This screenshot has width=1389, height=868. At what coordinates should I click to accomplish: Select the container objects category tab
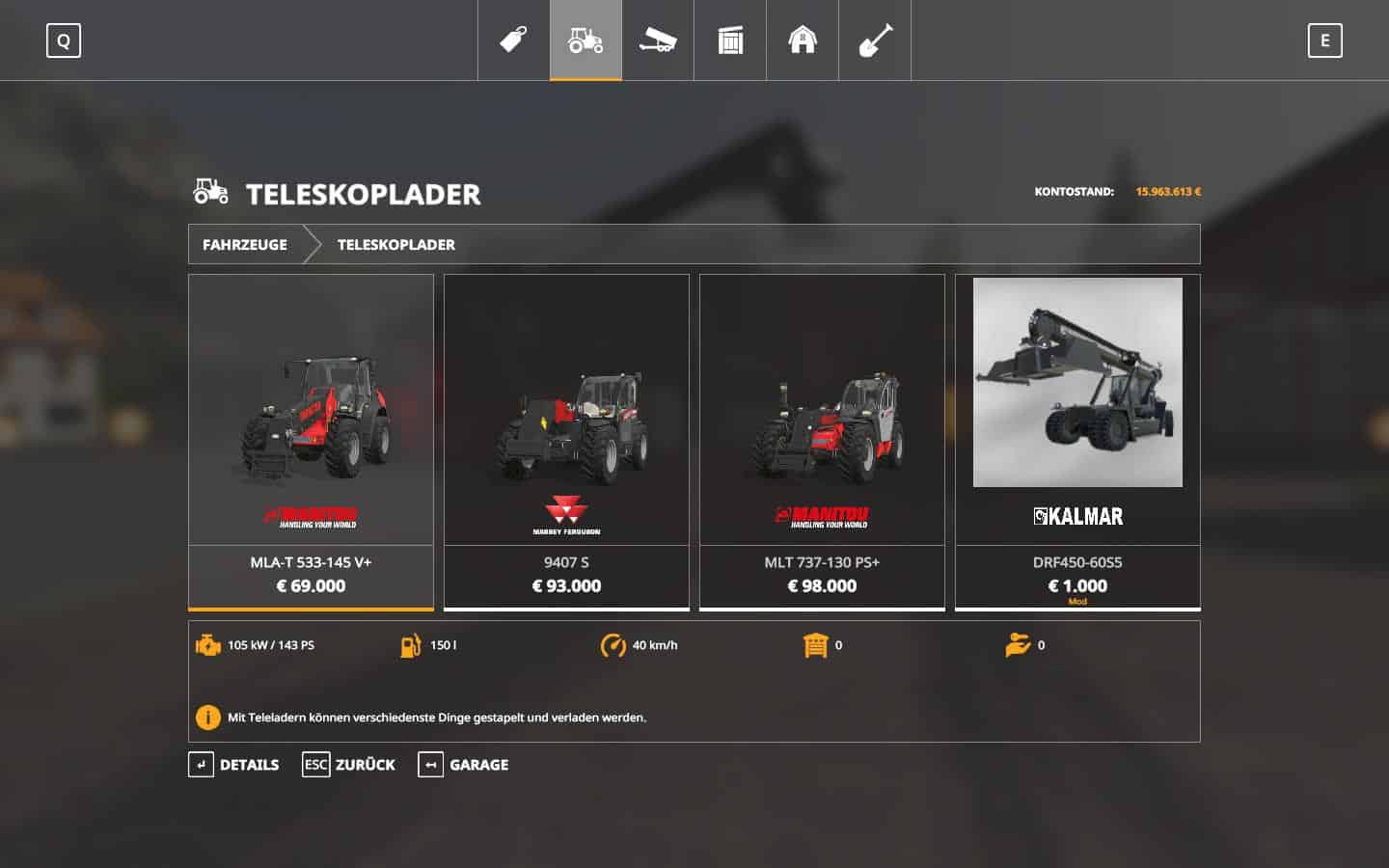[x=730, y=41]
